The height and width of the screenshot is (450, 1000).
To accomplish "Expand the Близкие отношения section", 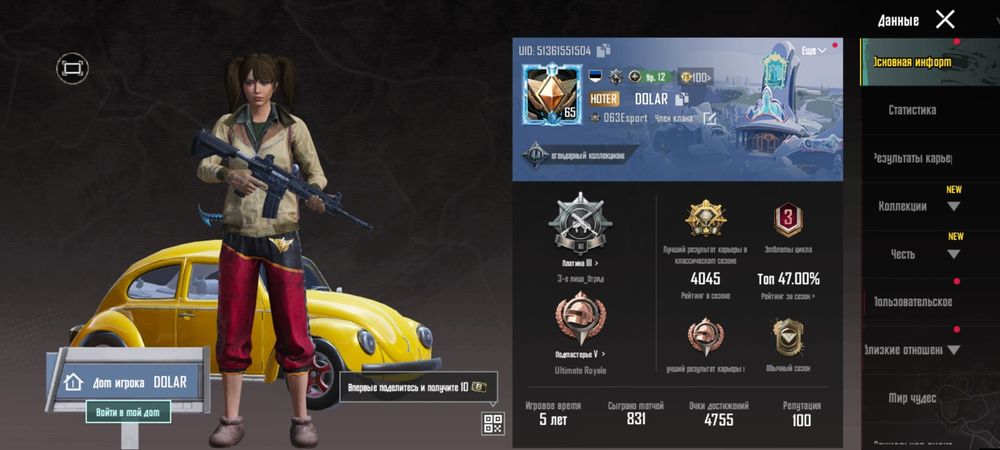I will [911, 350].
